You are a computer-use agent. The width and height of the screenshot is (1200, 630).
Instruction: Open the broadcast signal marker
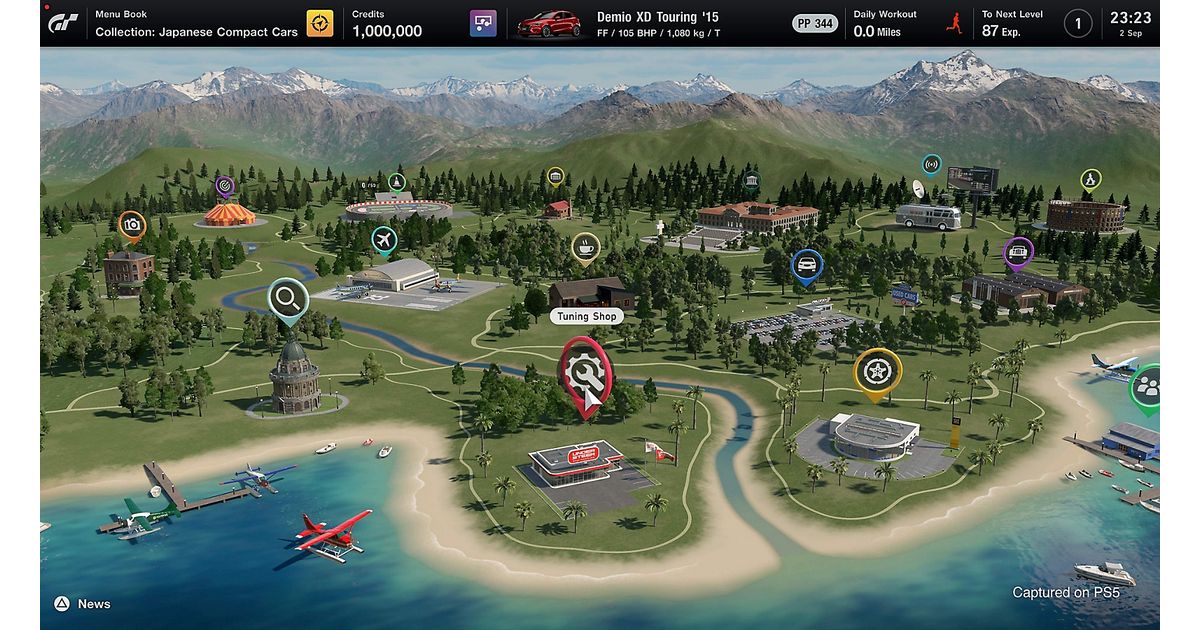point(931,164)
